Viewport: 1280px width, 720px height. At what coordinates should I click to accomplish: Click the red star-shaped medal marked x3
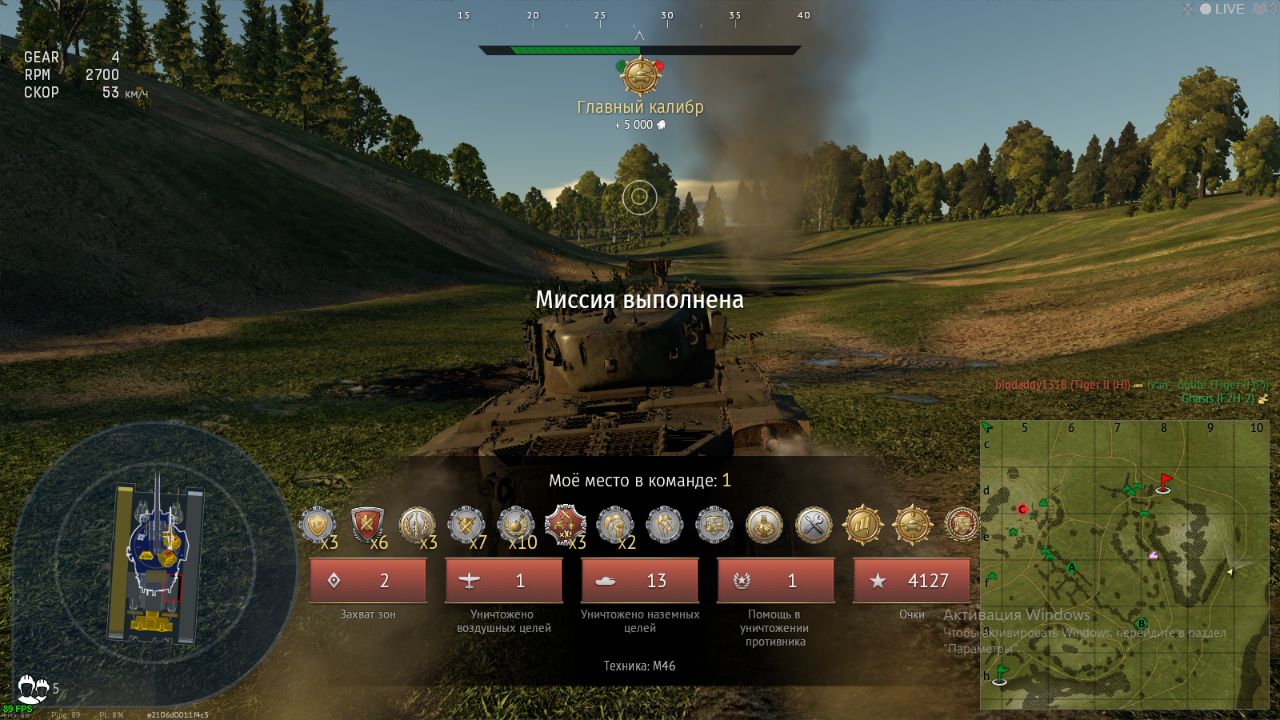coord(565,524)
